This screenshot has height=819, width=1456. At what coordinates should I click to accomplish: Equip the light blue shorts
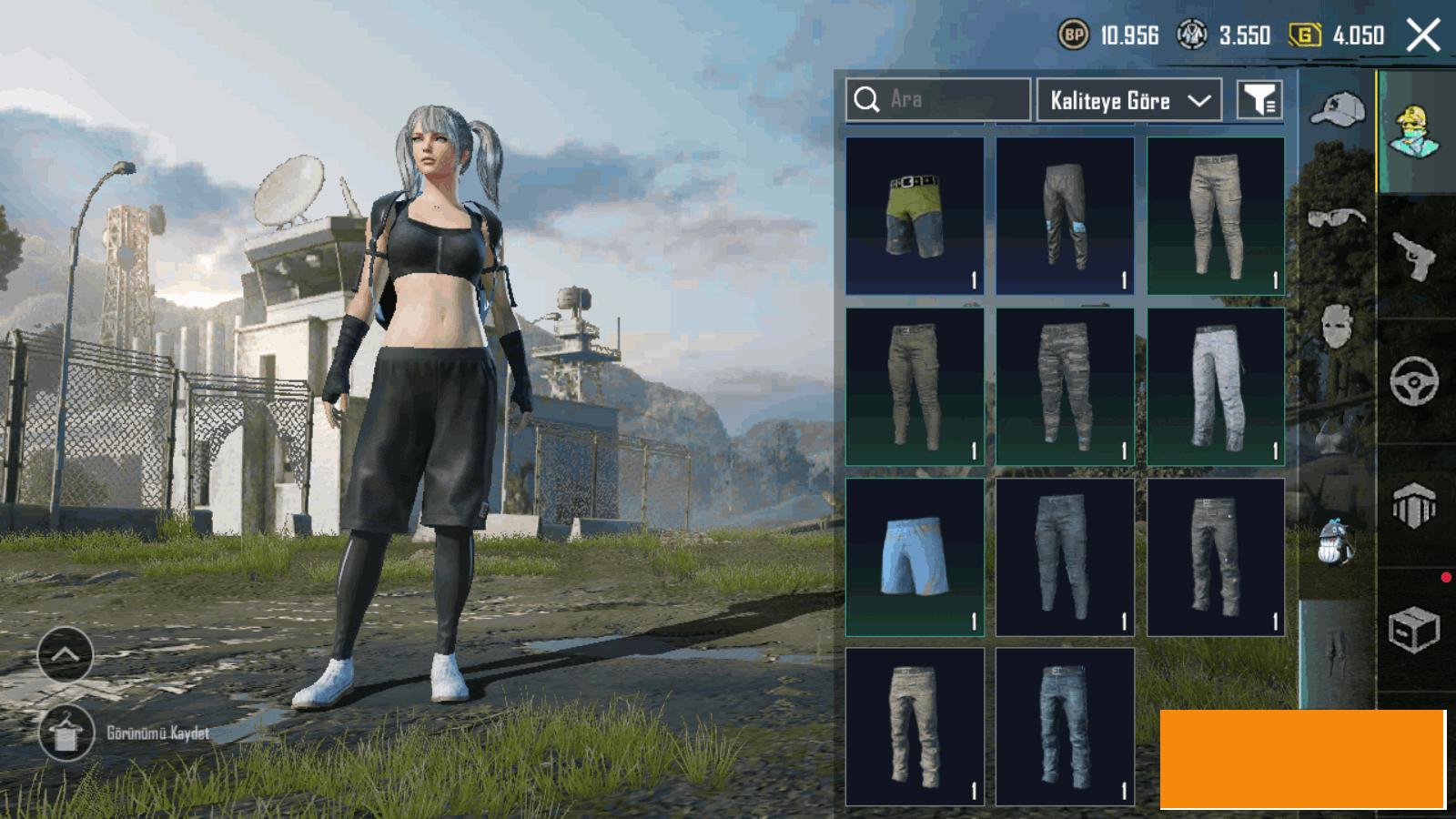pos(915,557)
